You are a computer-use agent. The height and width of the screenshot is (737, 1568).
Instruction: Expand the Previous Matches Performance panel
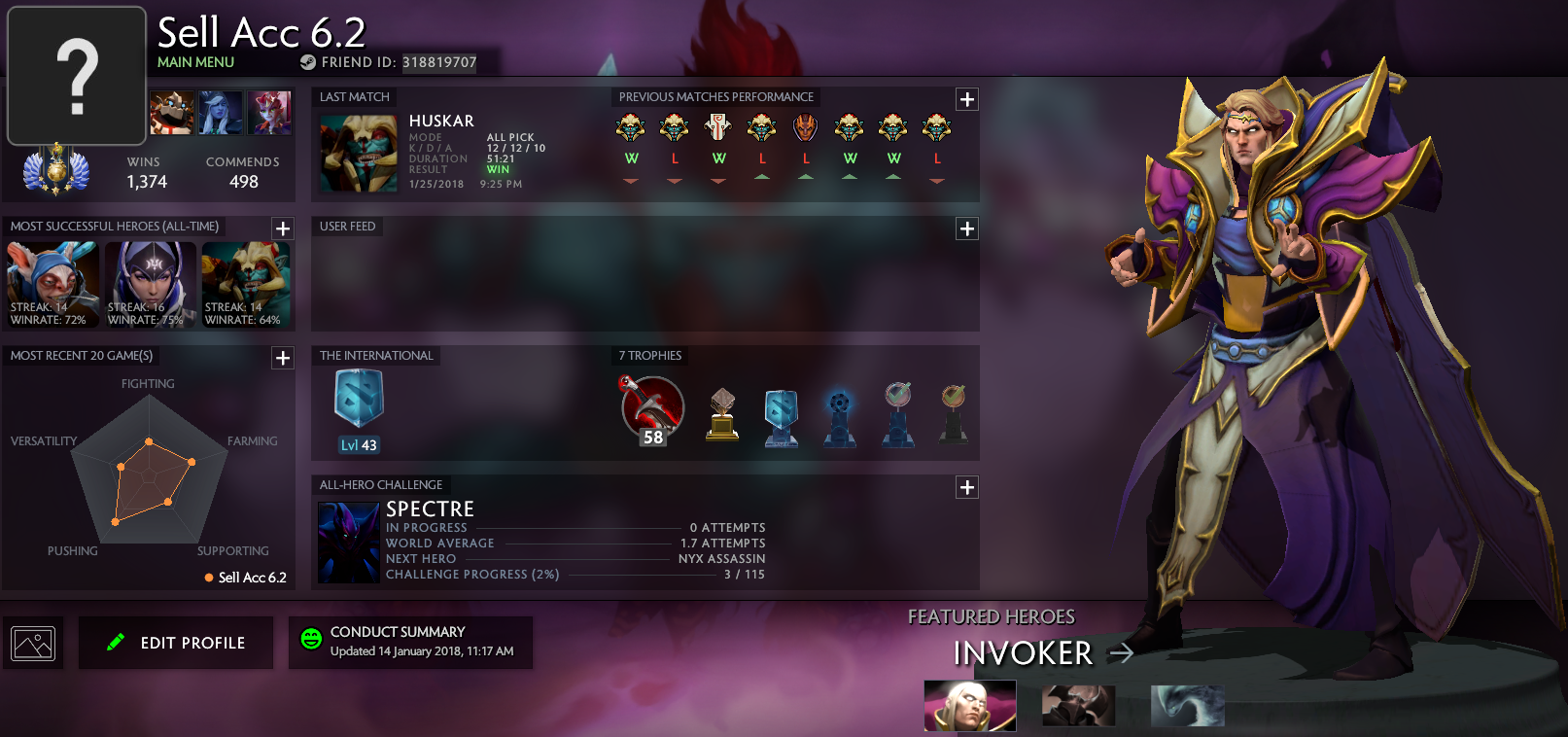pyautogui.click(x=966, y=98)
